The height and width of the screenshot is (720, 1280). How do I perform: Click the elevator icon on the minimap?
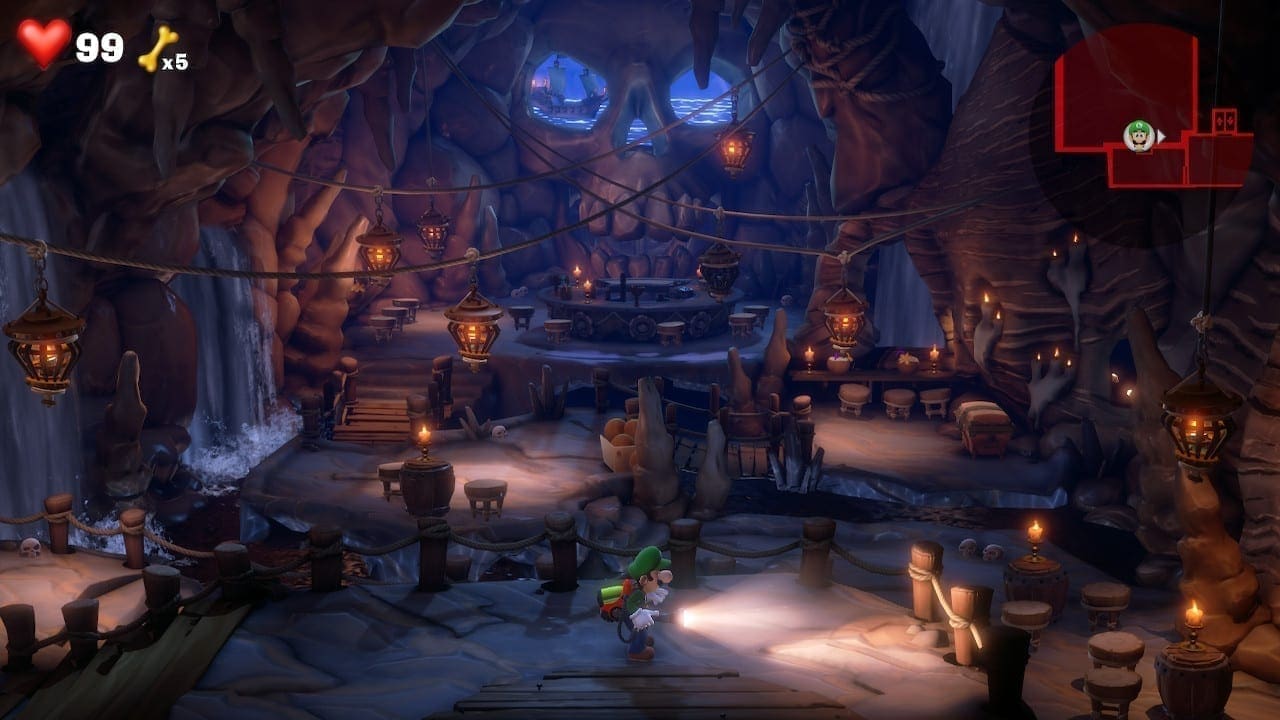pos(1224,121)
